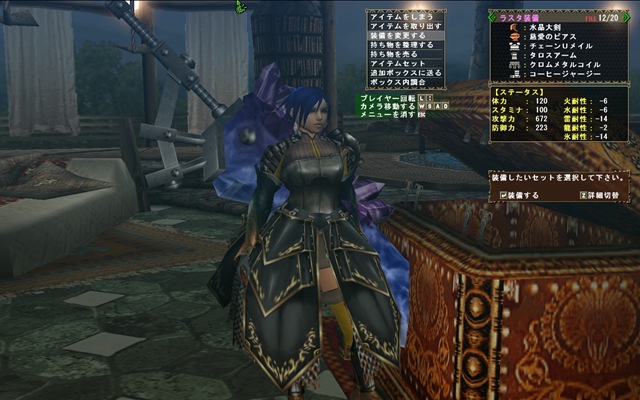Go to the previous equipment set with the left arrow
This screenshot has height=400, width=640.
tap(491, 18)
